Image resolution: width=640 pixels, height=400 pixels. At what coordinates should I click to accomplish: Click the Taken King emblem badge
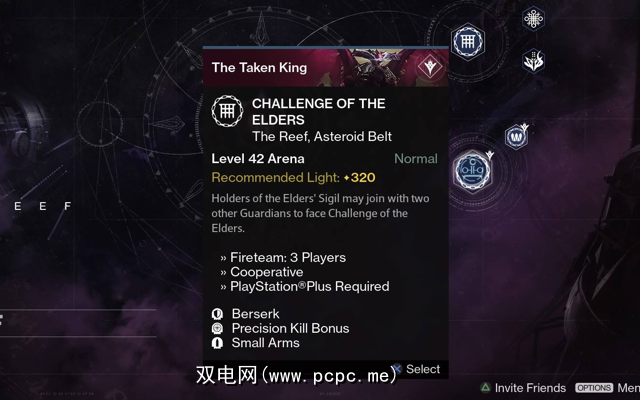(431, 67)
